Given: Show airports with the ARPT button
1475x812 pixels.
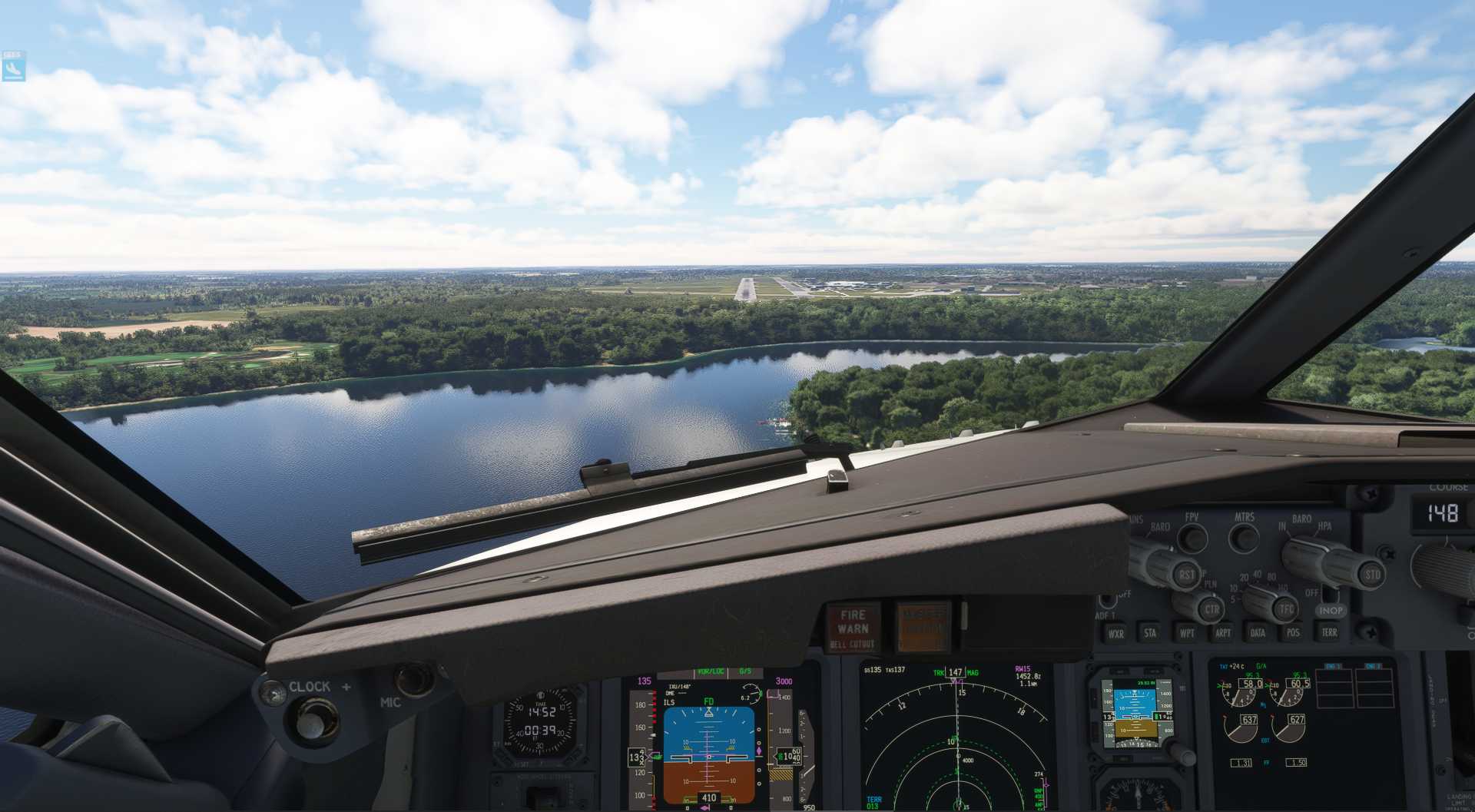Looking at the screenshot, I should pyautogui.click(x=1222, y=633).
